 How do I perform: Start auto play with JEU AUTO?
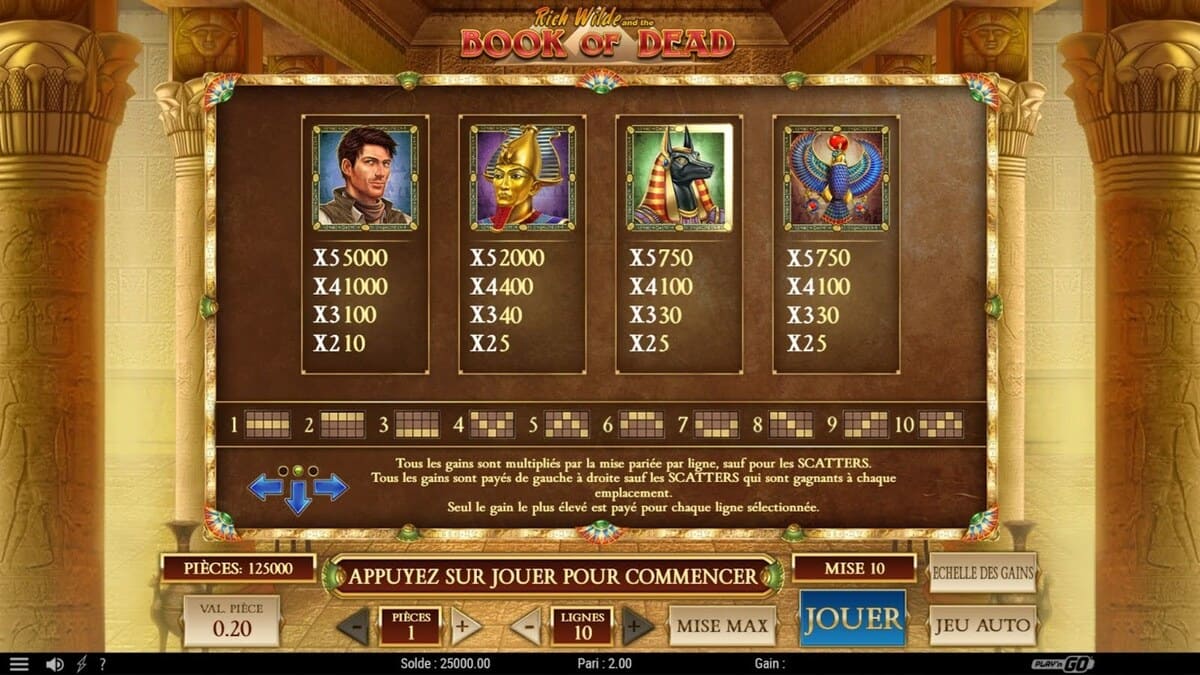click(x=982, y=626)
